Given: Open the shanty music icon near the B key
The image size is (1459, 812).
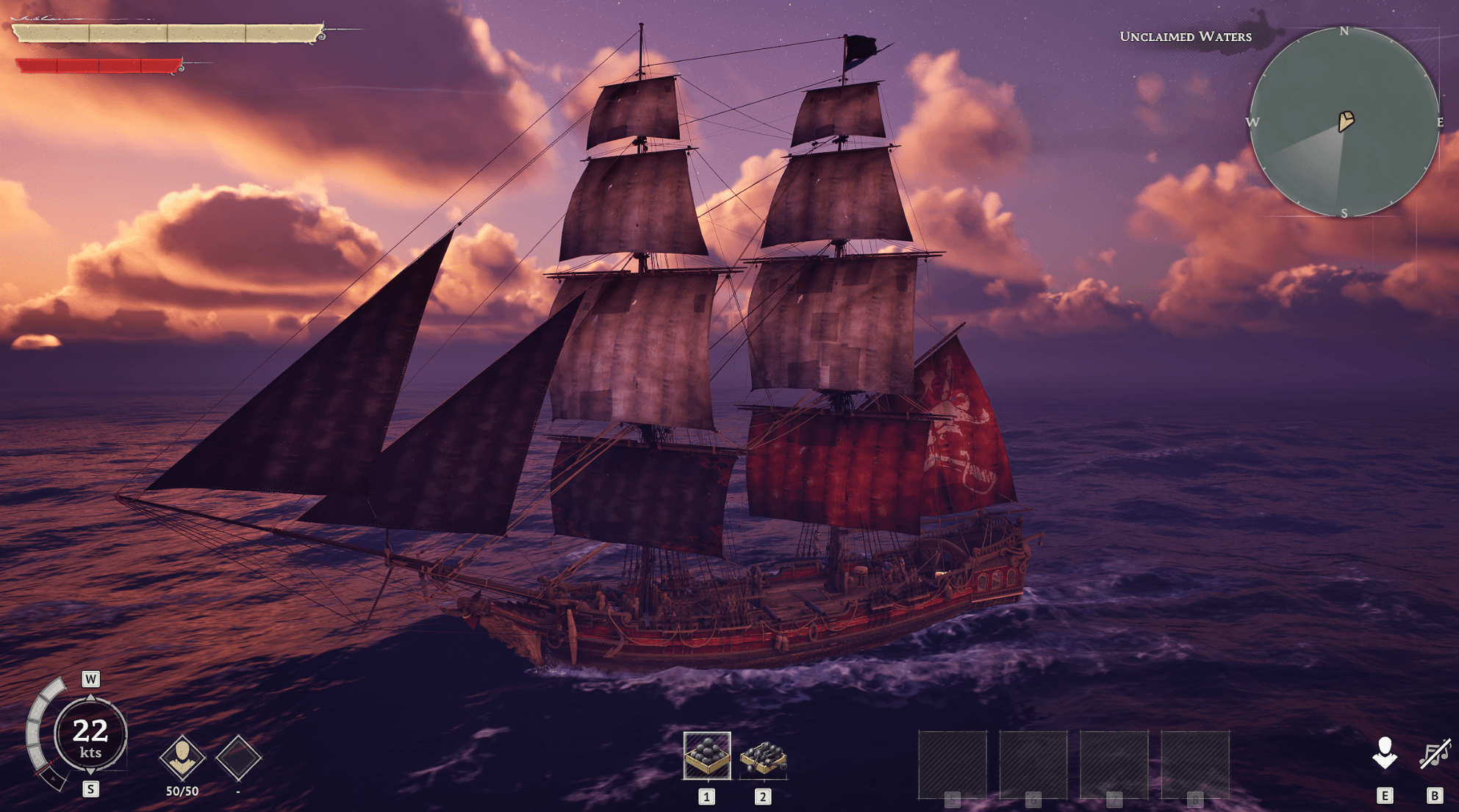Looking at the screenshot, I should coord(1433,754).
